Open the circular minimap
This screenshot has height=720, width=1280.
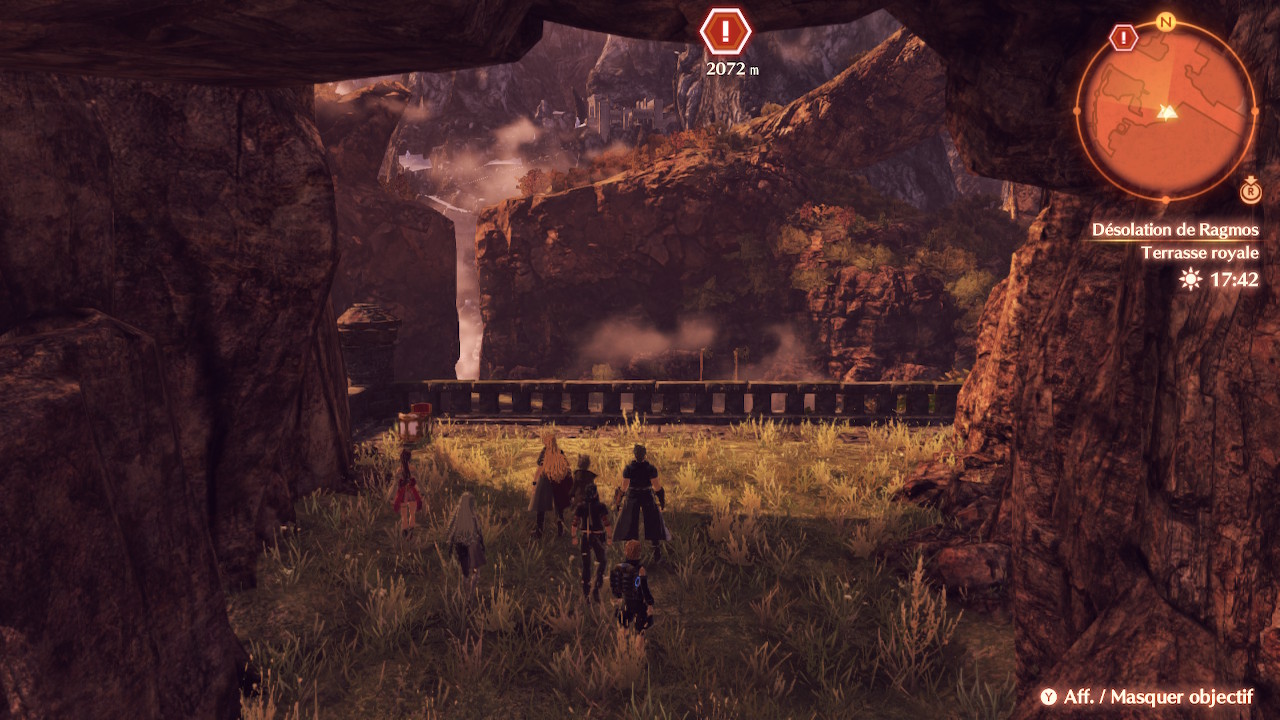(x=1165, y=110)
